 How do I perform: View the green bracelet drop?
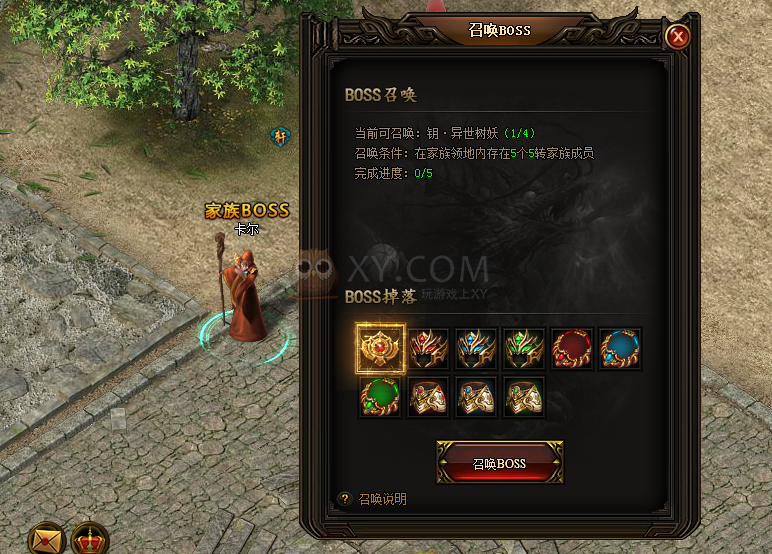380,396
